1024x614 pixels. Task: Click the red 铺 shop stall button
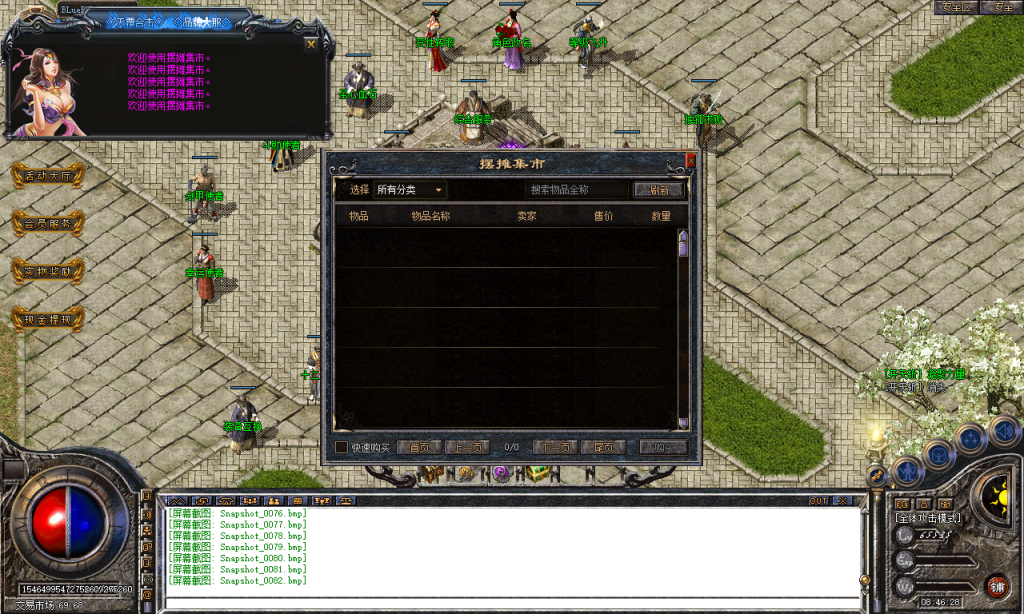[997, 586]
